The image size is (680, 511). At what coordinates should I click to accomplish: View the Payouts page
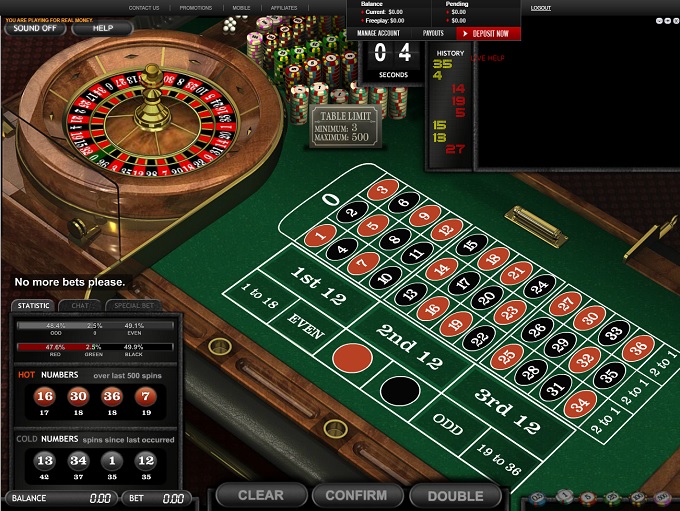click(433, 33)
